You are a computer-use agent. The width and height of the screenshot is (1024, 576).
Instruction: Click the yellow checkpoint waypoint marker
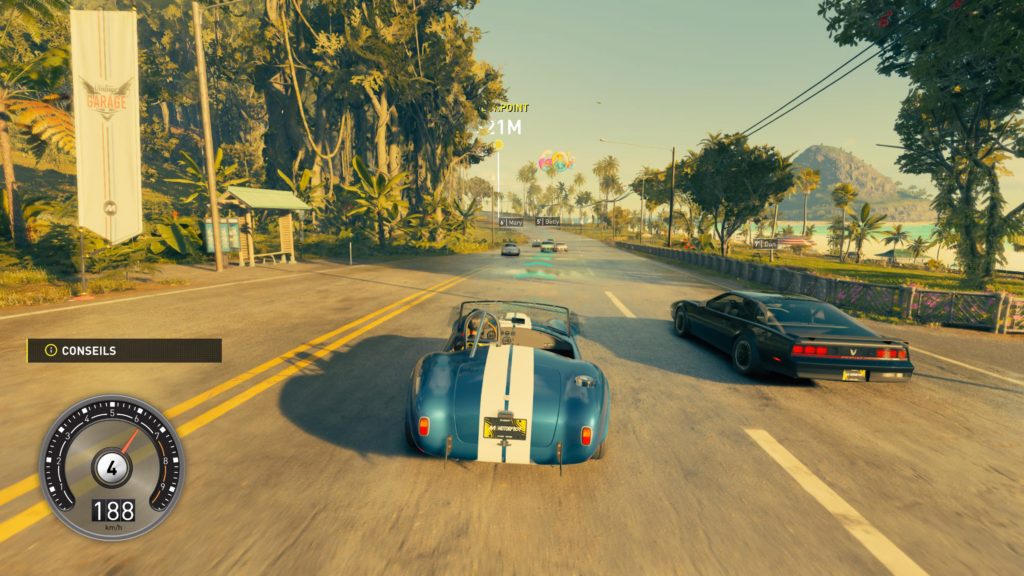point(497,146)
